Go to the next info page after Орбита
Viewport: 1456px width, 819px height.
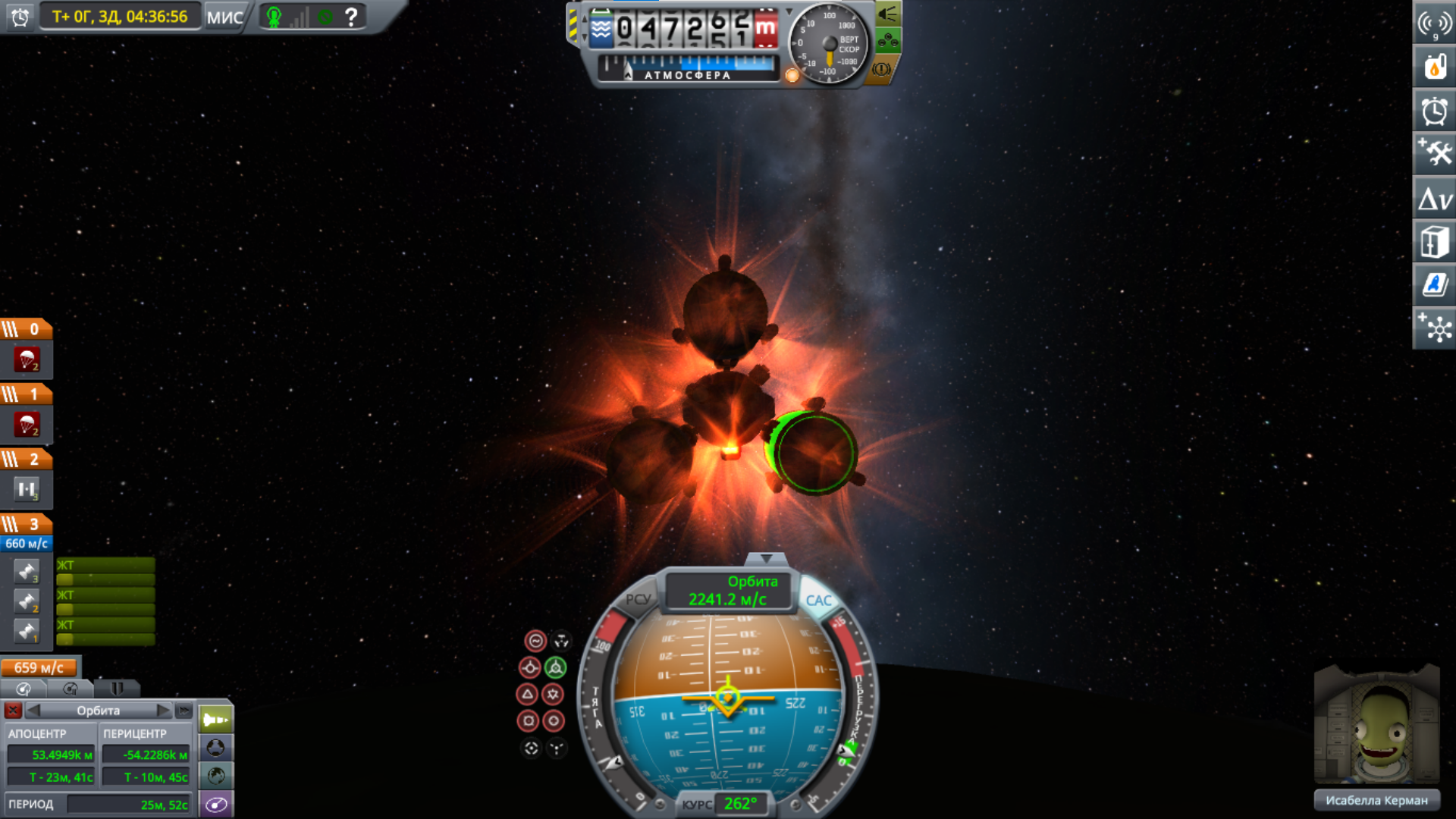(163, 711)
